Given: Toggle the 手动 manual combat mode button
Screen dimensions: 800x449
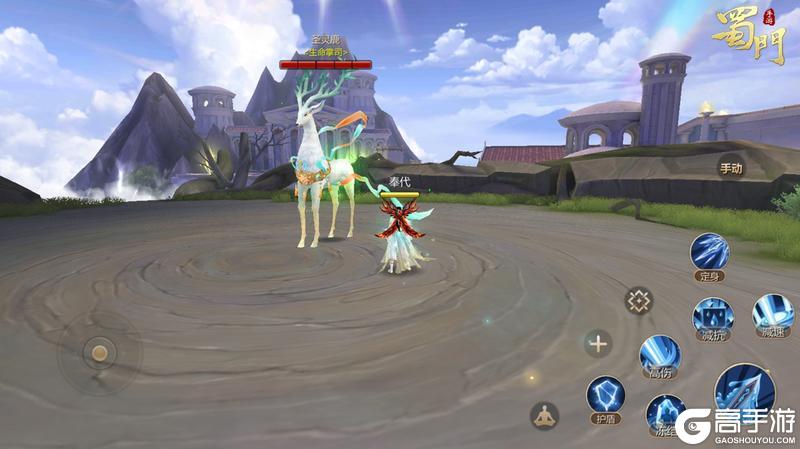Looking at the screenshot, I should (730, 169).
